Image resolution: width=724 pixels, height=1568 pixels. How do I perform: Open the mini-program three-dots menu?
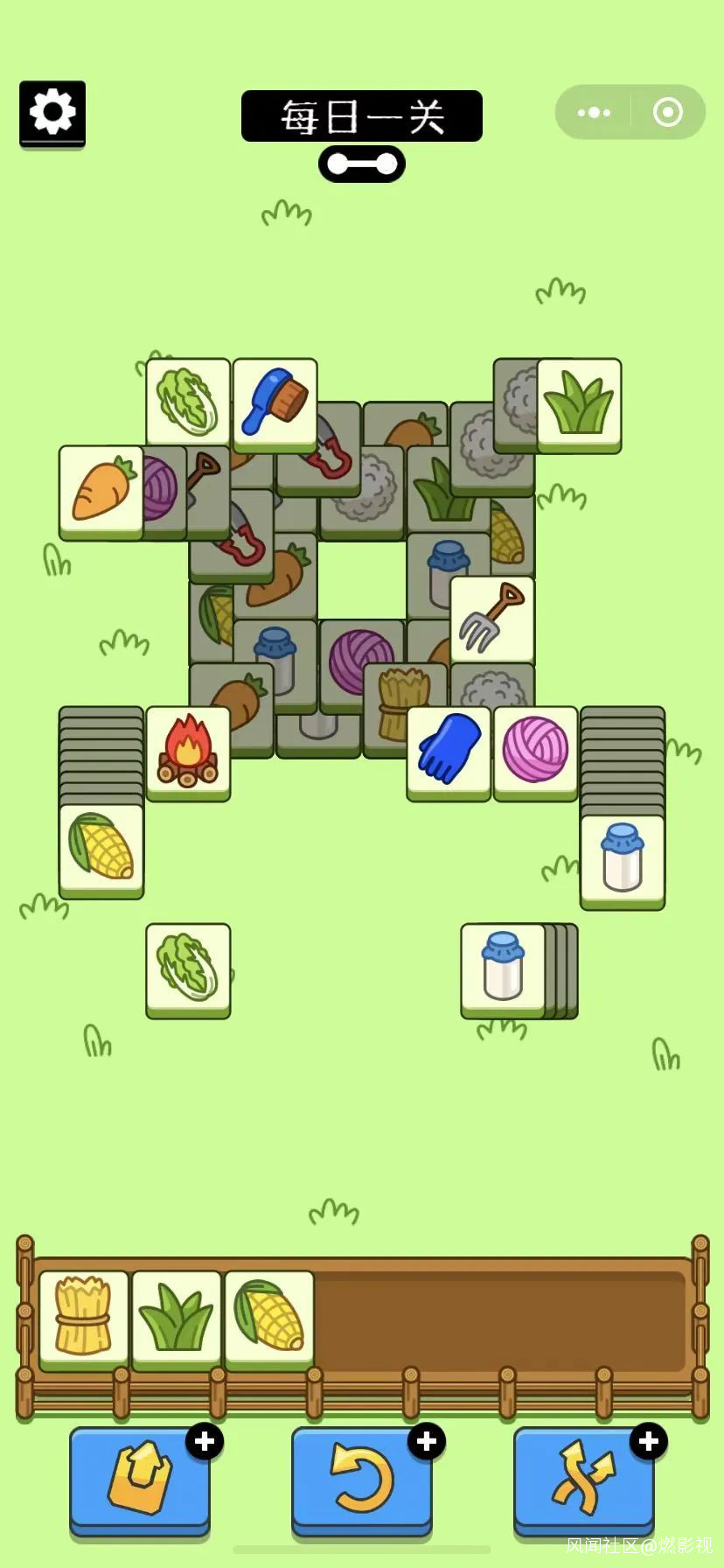click(x=595, y=113)
